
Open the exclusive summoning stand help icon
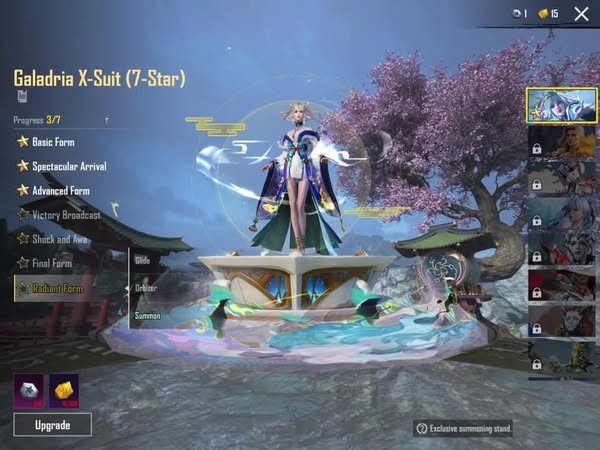(x=422, y=429)
